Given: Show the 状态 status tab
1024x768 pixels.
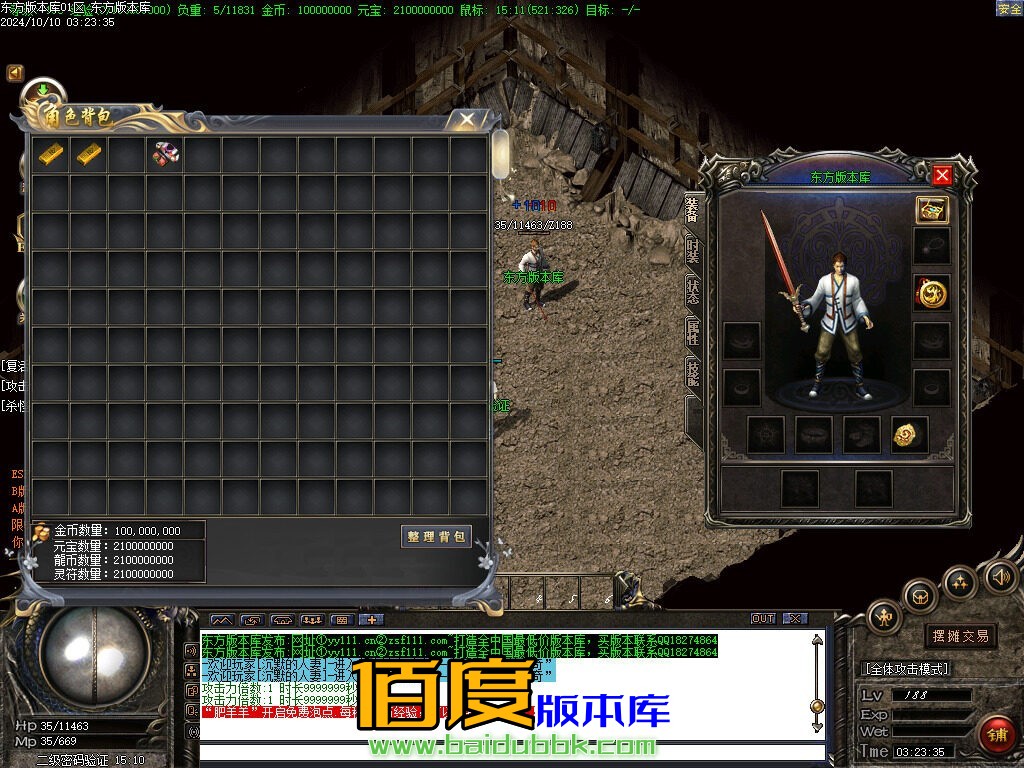Looking at the screenshot, I should [692, 291].
